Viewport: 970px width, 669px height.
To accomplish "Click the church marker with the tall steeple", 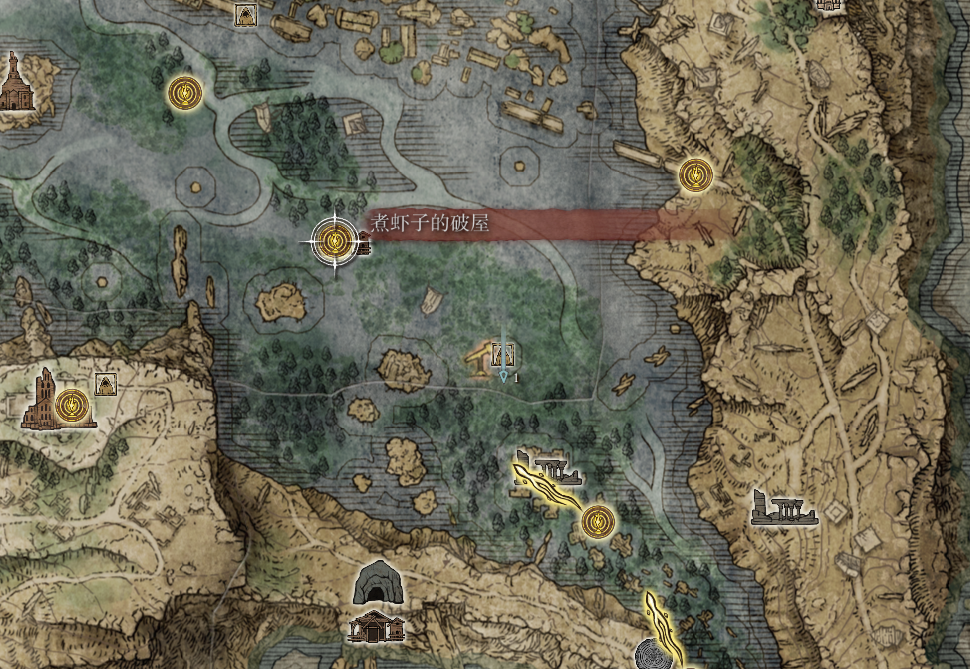I will pyautogui.click(x=13, y=83).
